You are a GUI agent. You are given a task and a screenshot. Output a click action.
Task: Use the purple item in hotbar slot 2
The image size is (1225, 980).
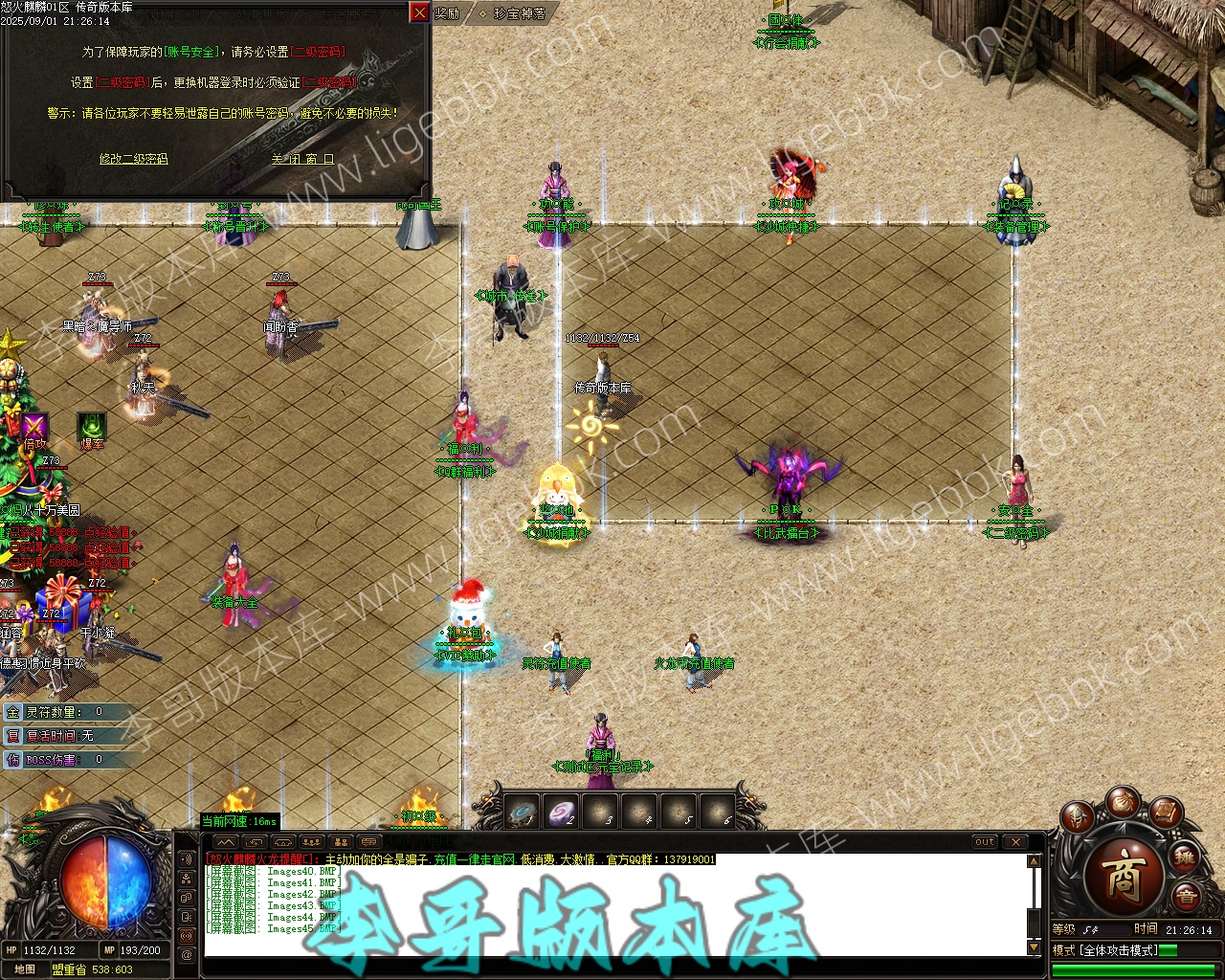[x=561, y=813]
